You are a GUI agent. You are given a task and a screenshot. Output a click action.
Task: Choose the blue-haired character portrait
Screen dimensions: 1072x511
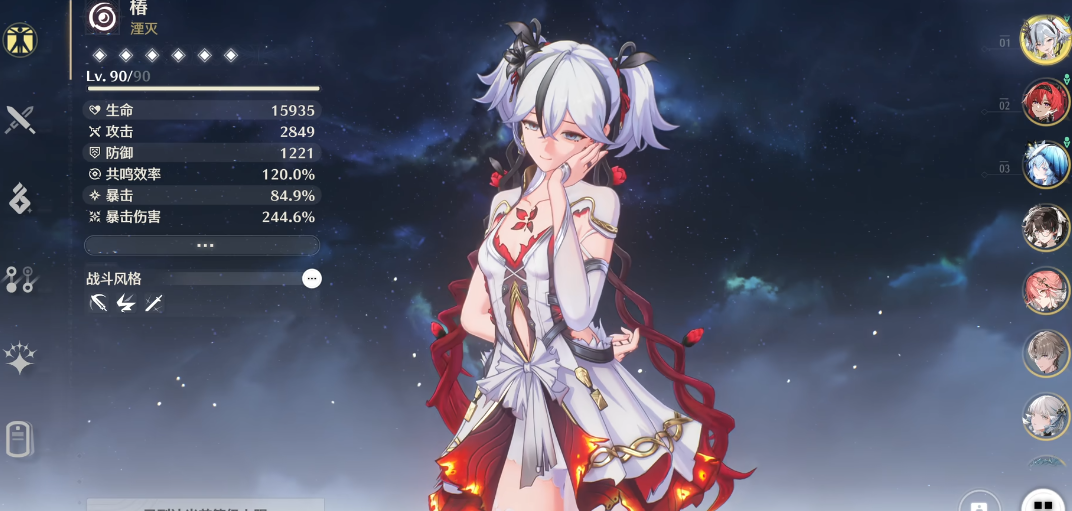(1045, 164)
